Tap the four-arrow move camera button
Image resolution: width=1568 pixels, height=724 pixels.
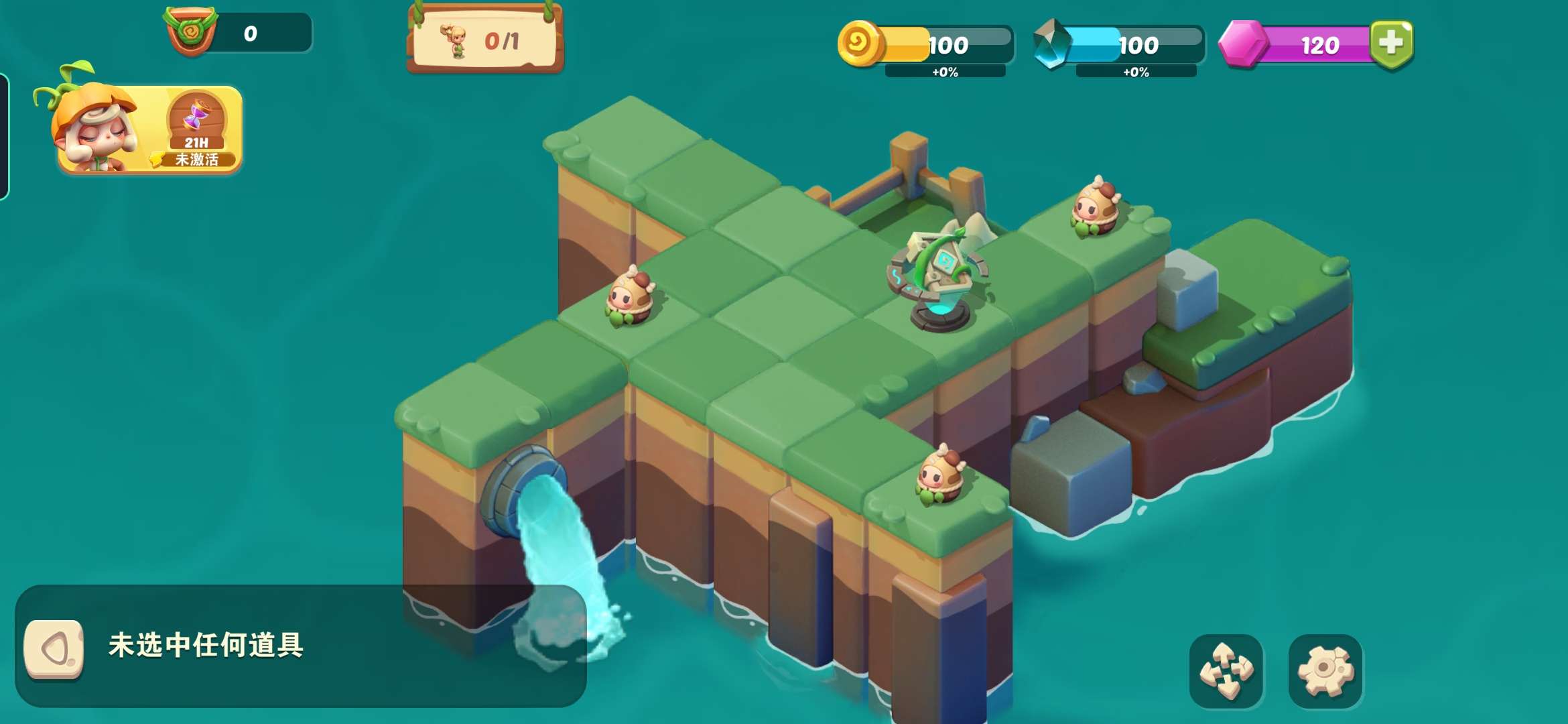tap(1226, 671)
